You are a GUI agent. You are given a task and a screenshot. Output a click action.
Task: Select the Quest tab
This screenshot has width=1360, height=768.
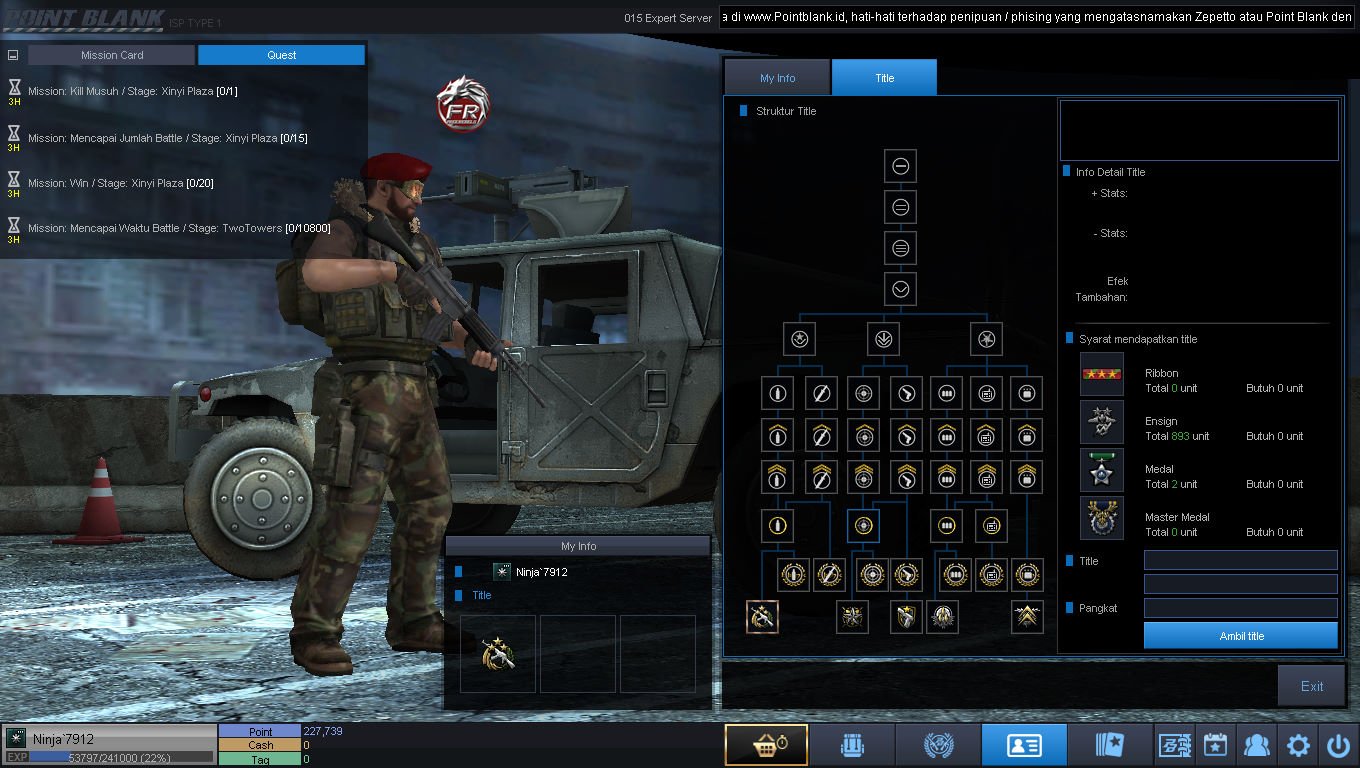click(281, 55)
